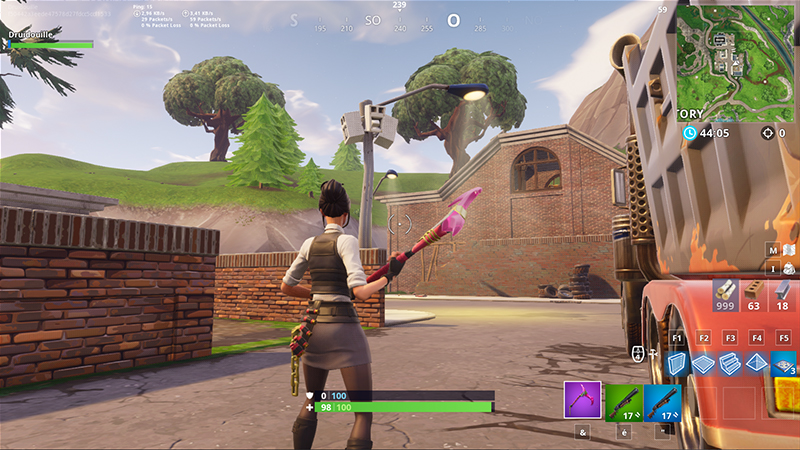Choose the pyramid roof building piece

coord(757,363)
